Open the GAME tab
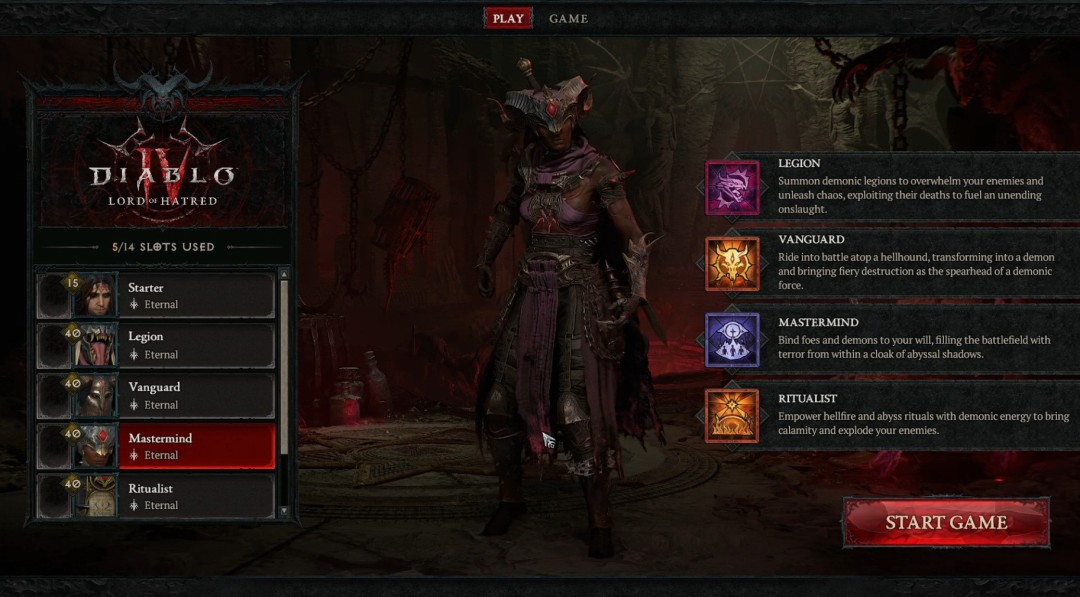The height and width of the screenshot is (597, 1080). coord(568,18)
